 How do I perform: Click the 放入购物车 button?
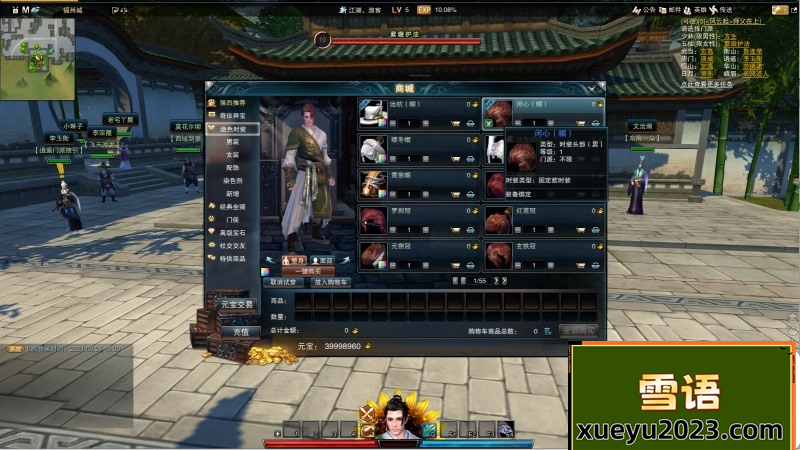pyautogui.click(x=331, y=282)
